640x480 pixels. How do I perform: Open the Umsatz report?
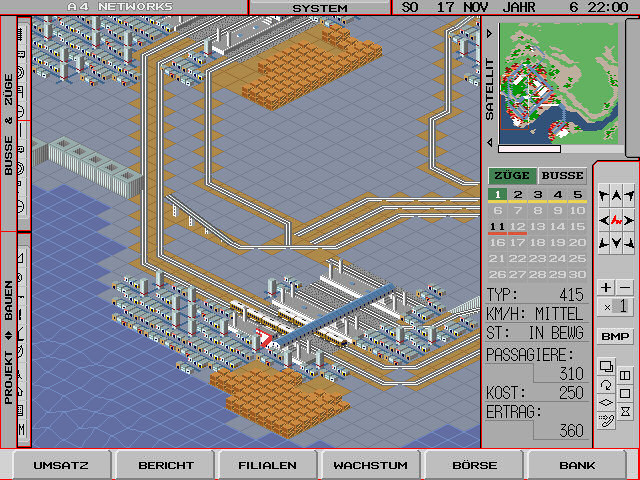click(x=61, y=465)
